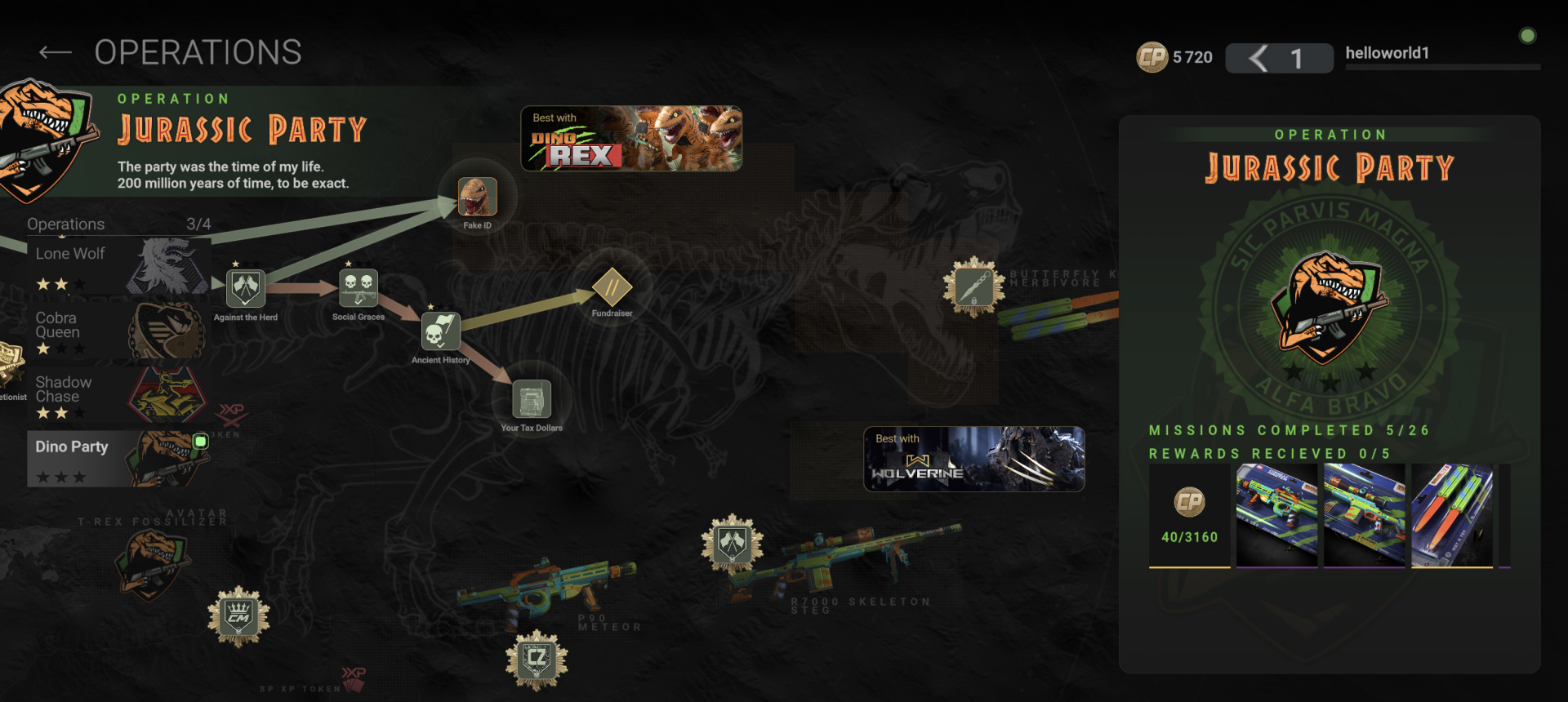Select the Against the Herd mission node
1568x702 pixels.
[x=245, y=287]
